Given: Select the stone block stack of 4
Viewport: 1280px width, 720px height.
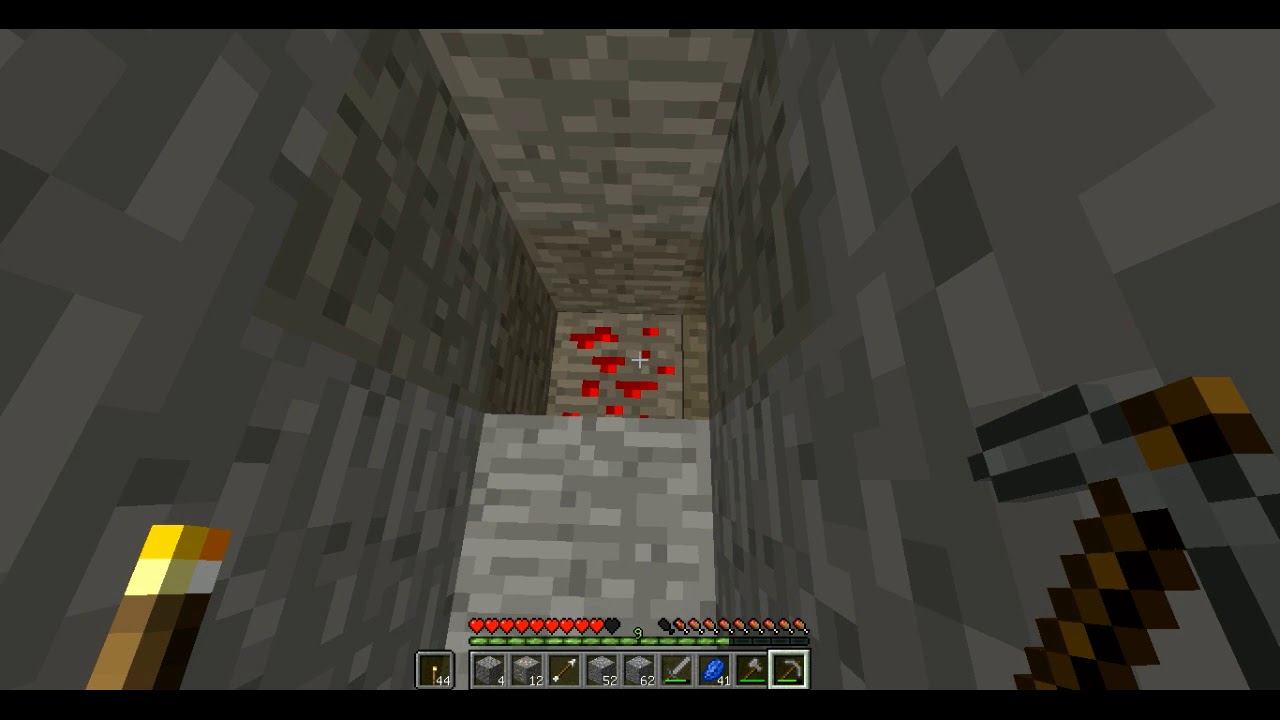Looking at the screenshot, I should 490,672.
